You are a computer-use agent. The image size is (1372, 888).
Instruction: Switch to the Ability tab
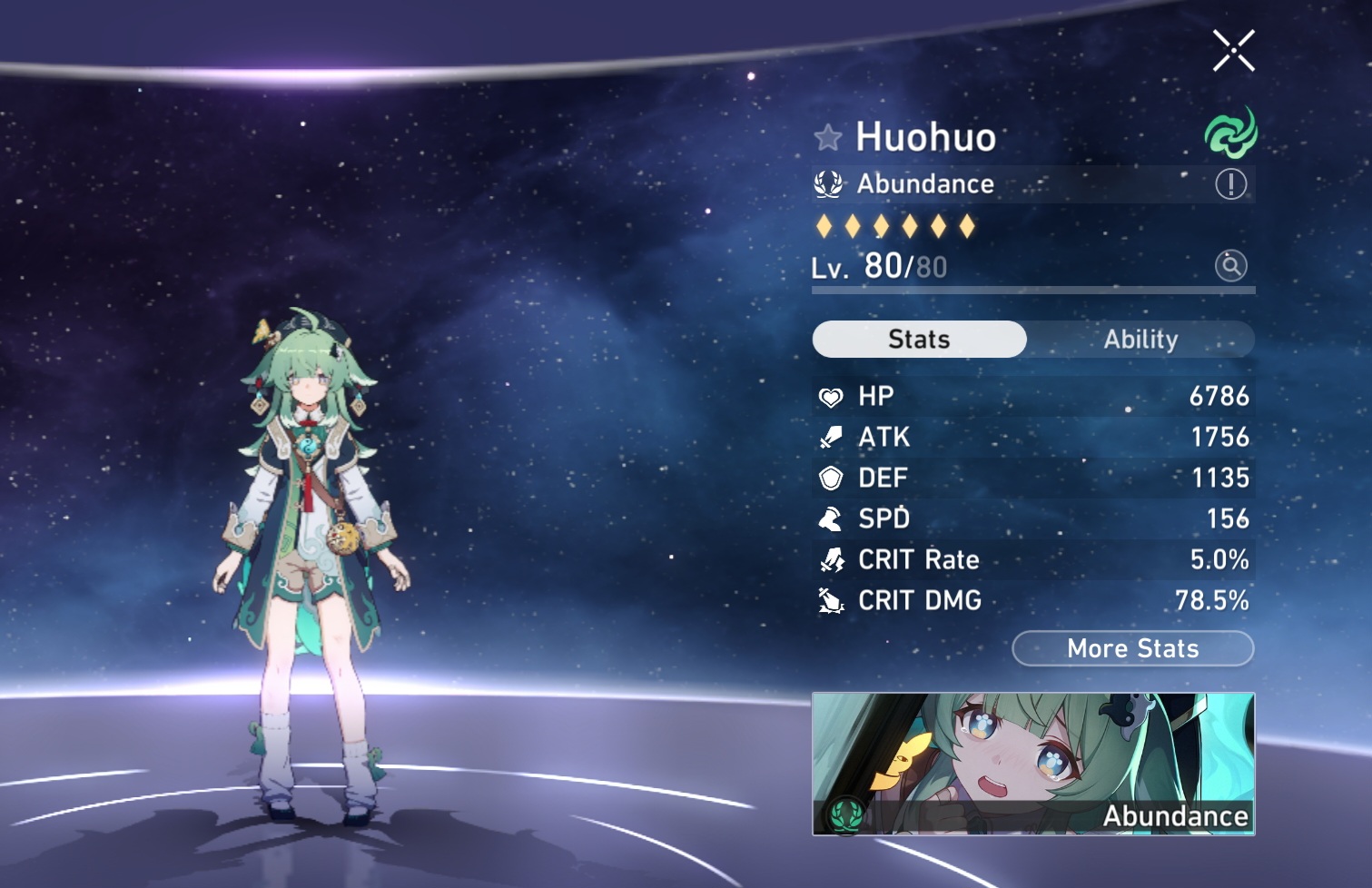pos(1140,340)
